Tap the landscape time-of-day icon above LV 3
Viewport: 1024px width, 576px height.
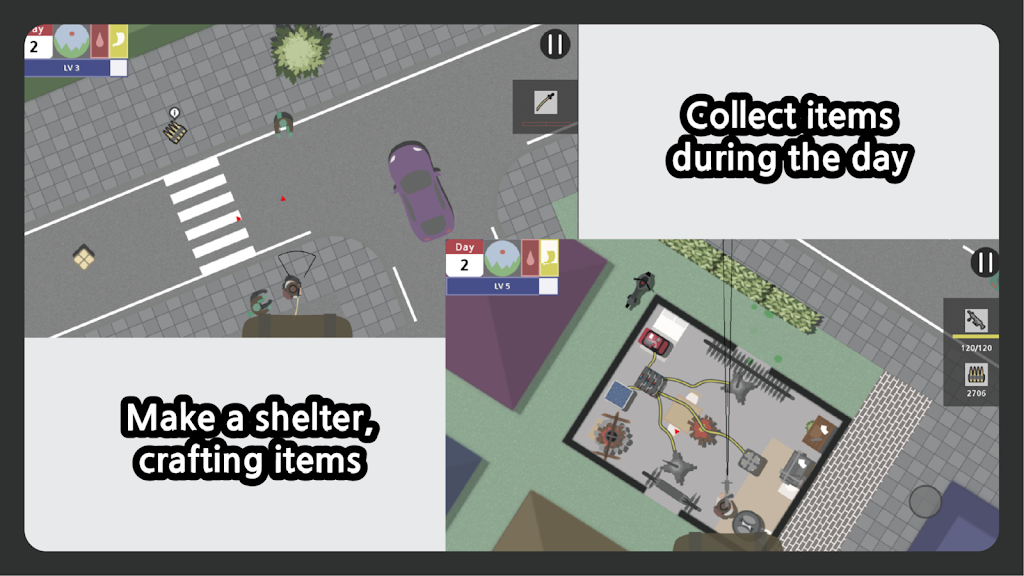[x=71, y=42]
